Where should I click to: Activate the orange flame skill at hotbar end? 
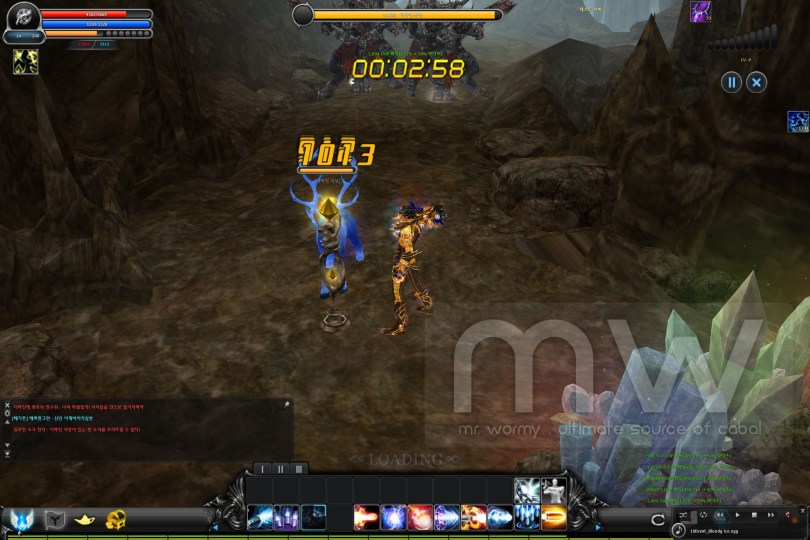[553, 517]
